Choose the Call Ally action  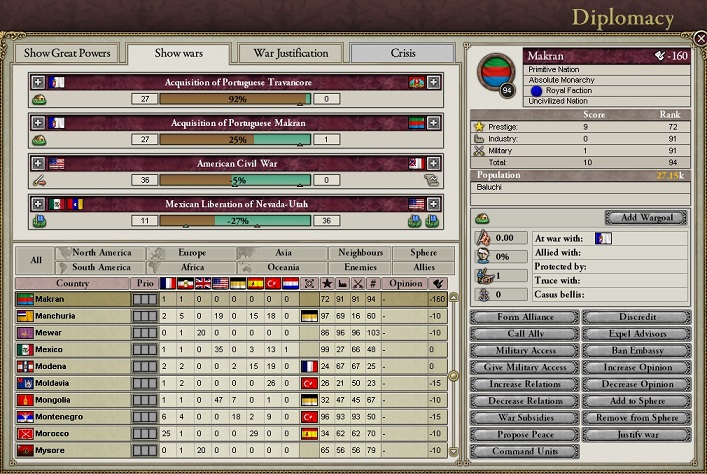coord(523,334)
